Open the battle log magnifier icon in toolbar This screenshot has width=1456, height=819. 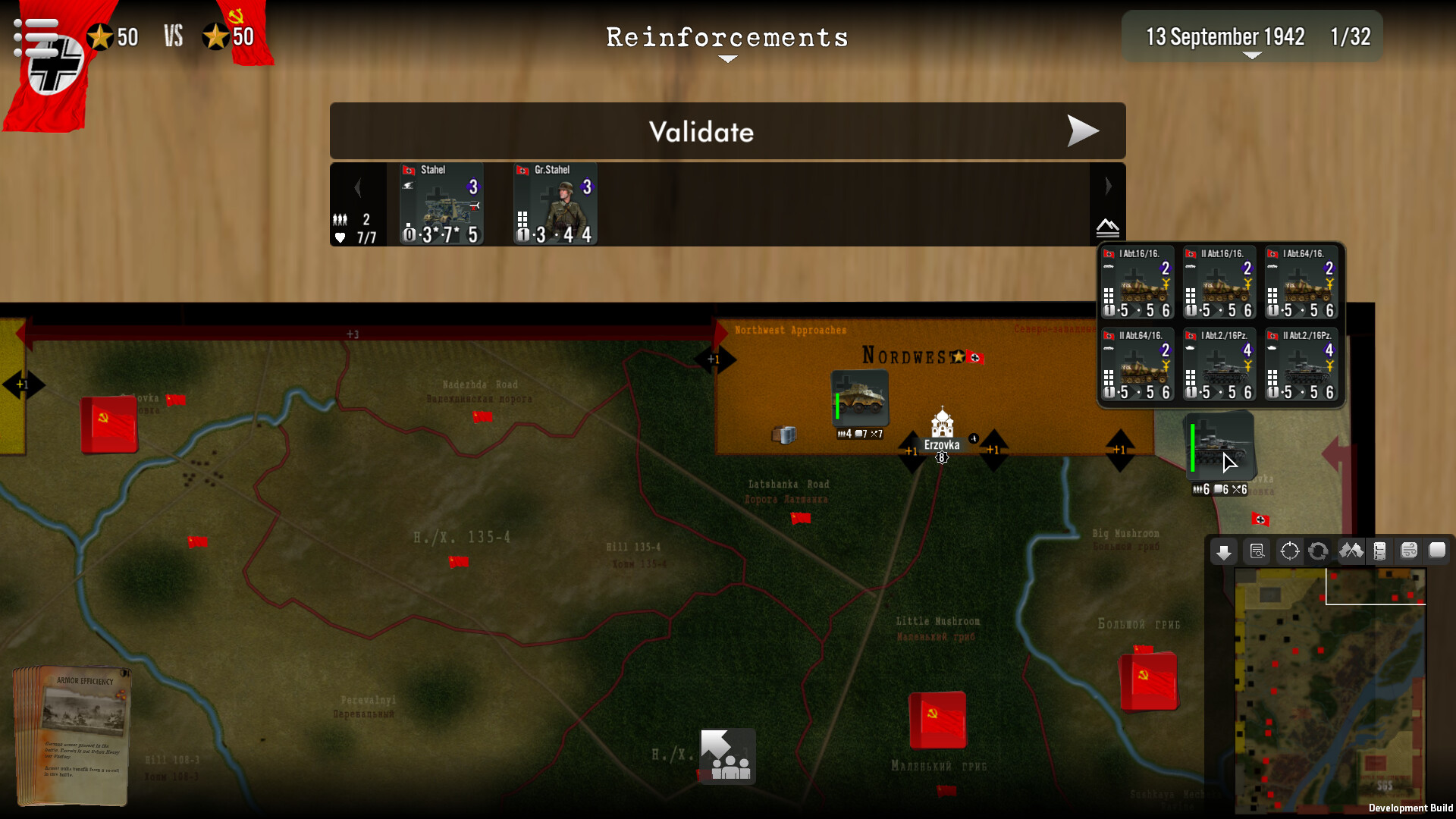pos(1257,551)
